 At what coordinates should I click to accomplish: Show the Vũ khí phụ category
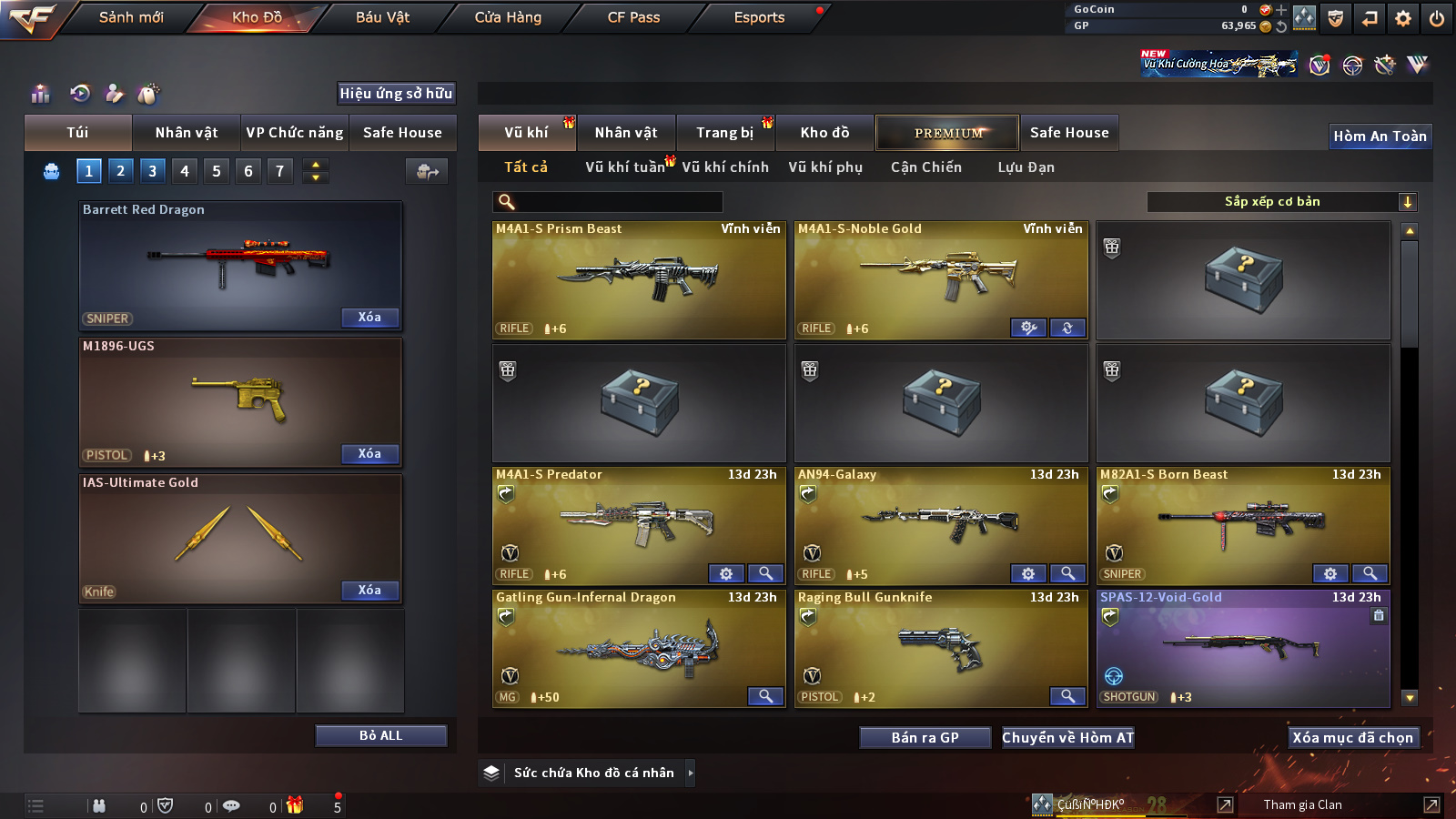coord(824,167)
